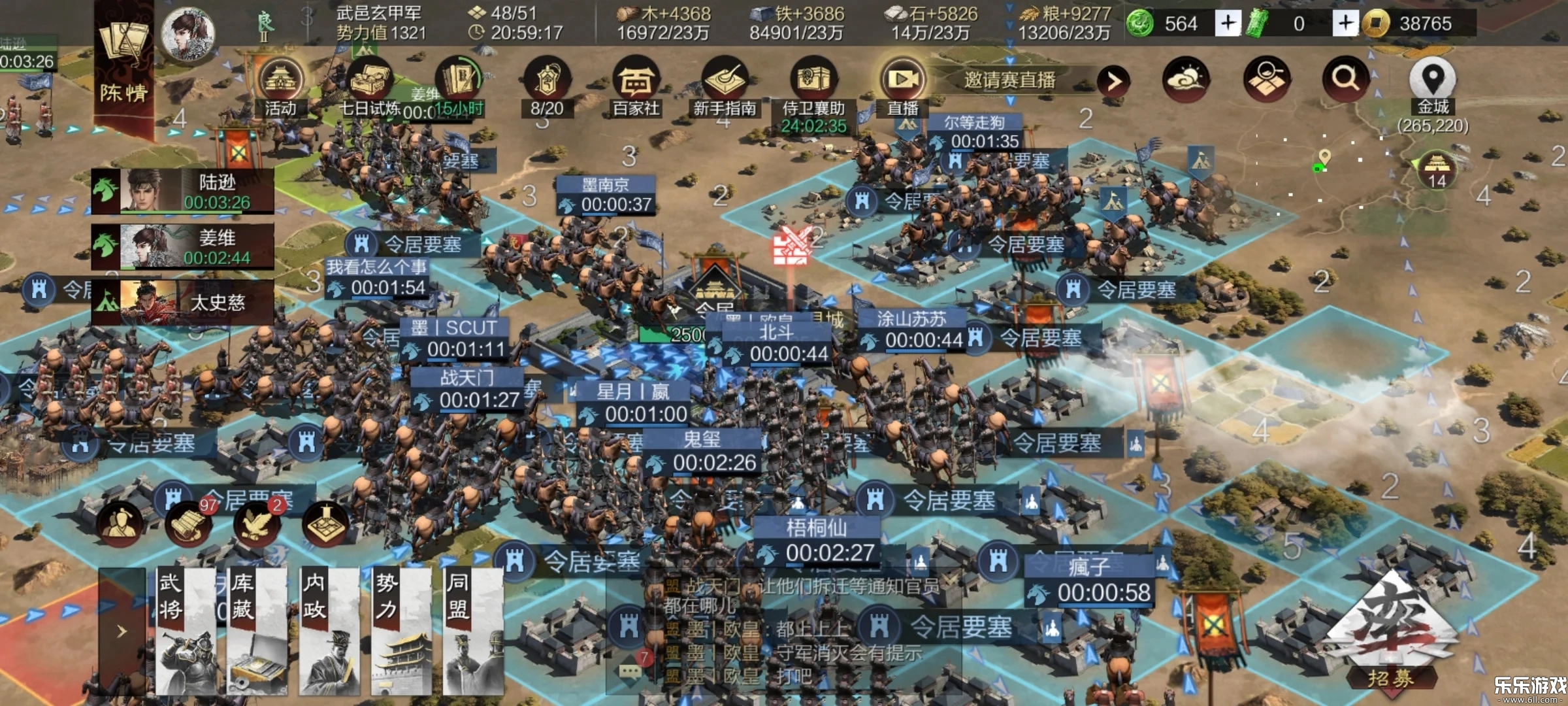Open the magnifying glass search button
Image resolution: width=1568 pixels, height=706 pixels.
[x=1345, y=78]
